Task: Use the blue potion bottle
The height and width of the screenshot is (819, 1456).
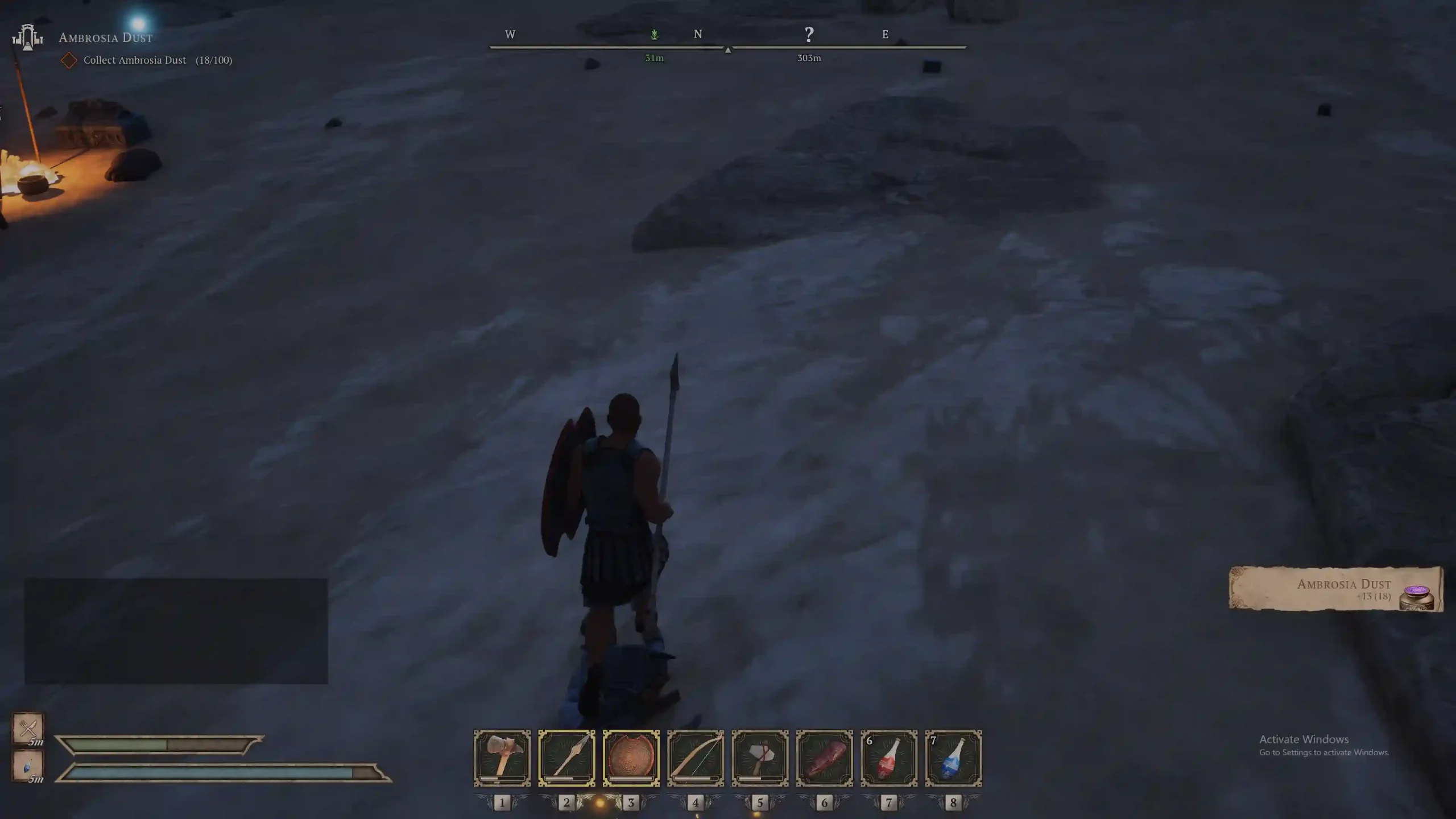Action: tap(953, 758)
